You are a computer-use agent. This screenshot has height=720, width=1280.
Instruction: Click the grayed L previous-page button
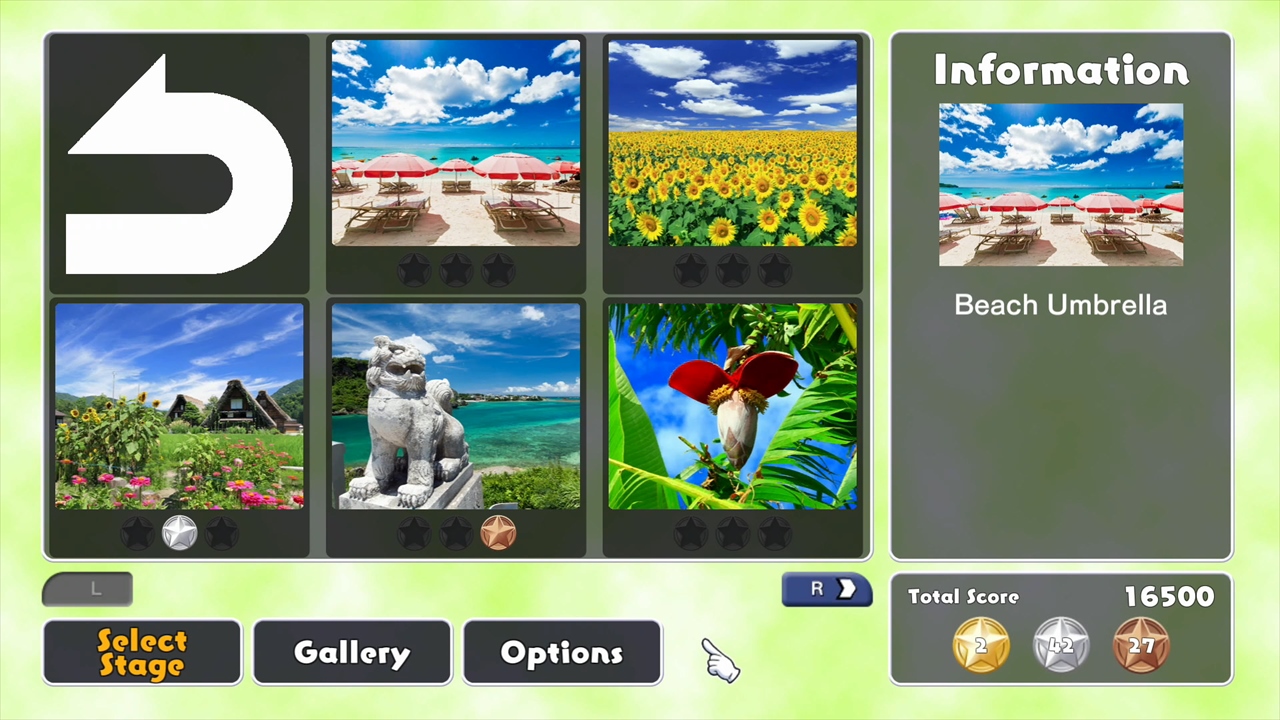point(87,589)
